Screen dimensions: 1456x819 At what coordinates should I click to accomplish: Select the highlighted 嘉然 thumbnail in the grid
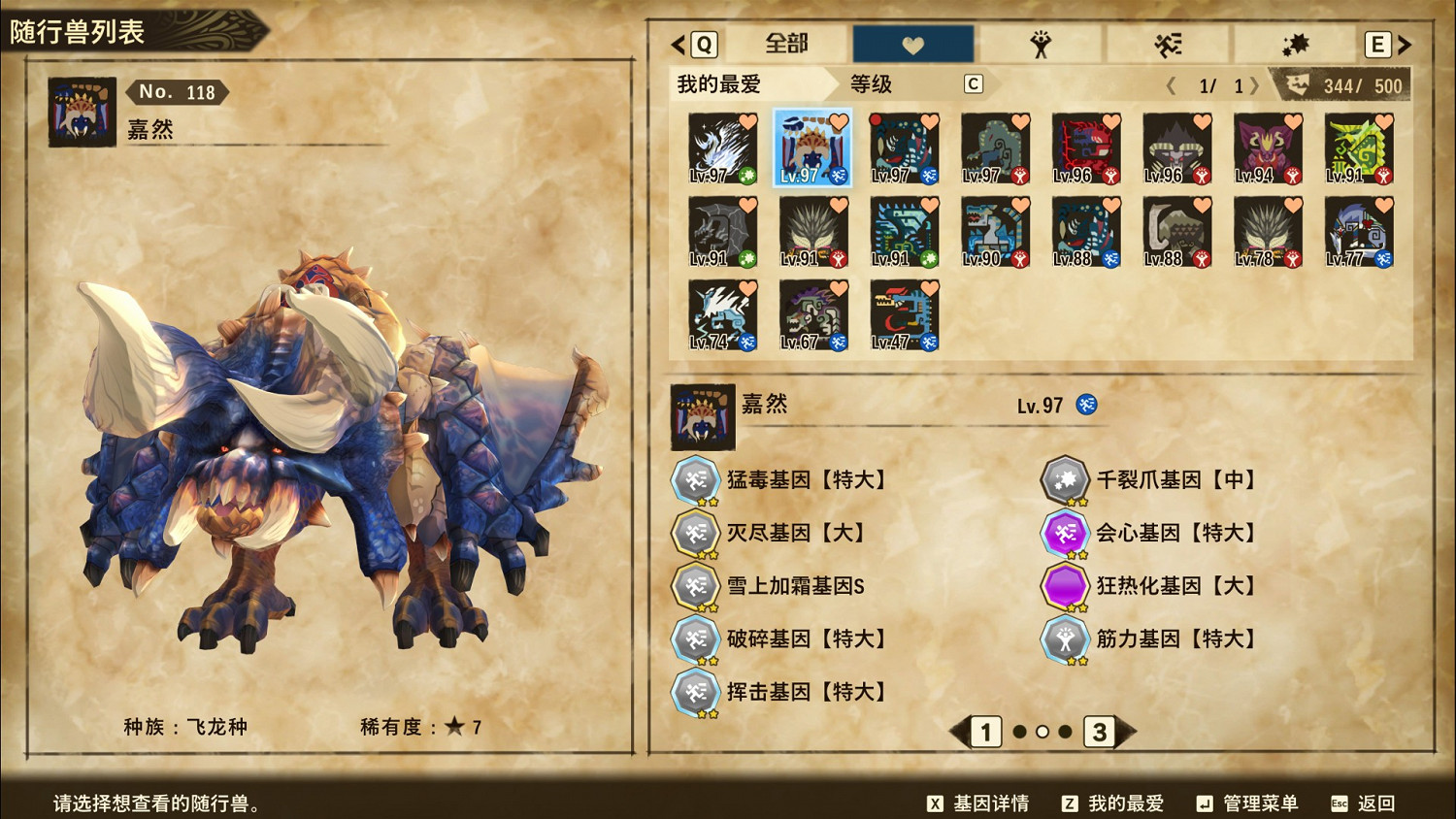(812, 148)
